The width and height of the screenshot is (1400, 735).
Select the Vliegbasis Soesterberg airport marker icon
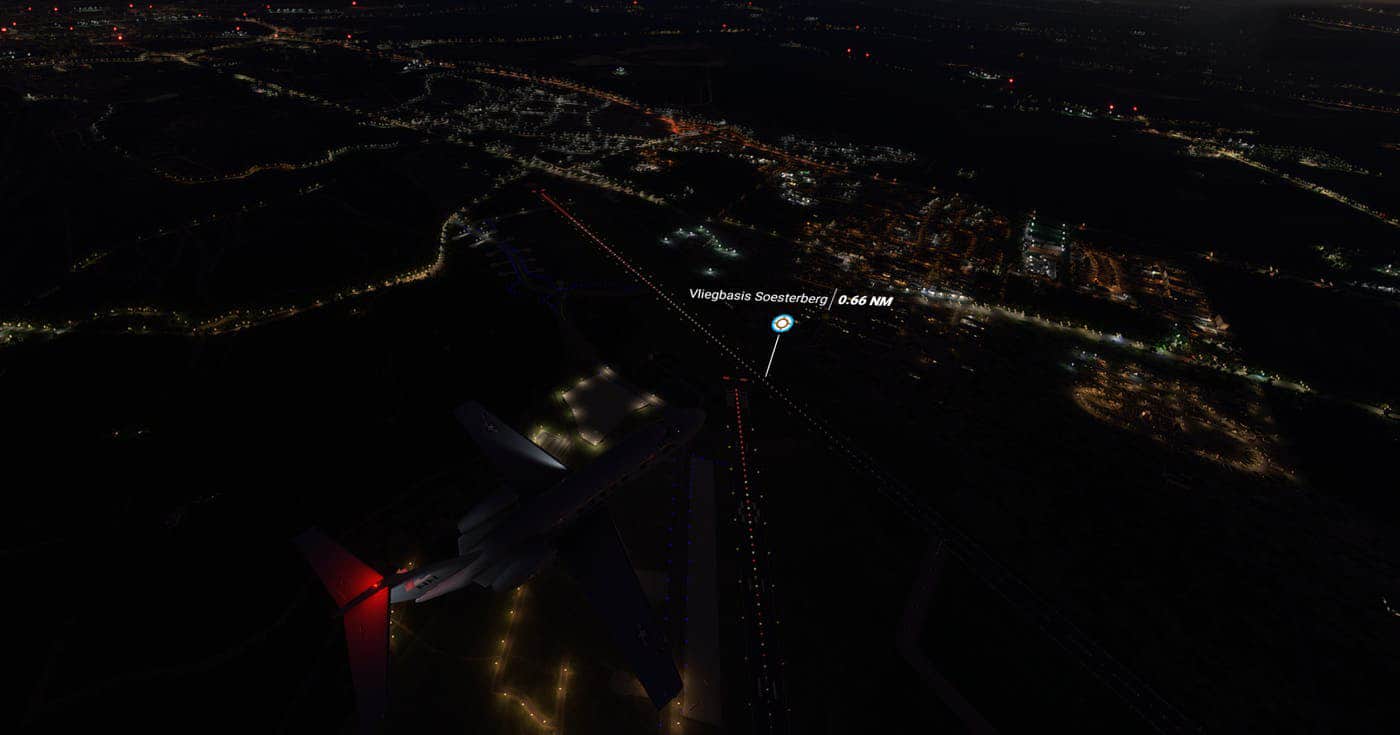pos(782,324)
